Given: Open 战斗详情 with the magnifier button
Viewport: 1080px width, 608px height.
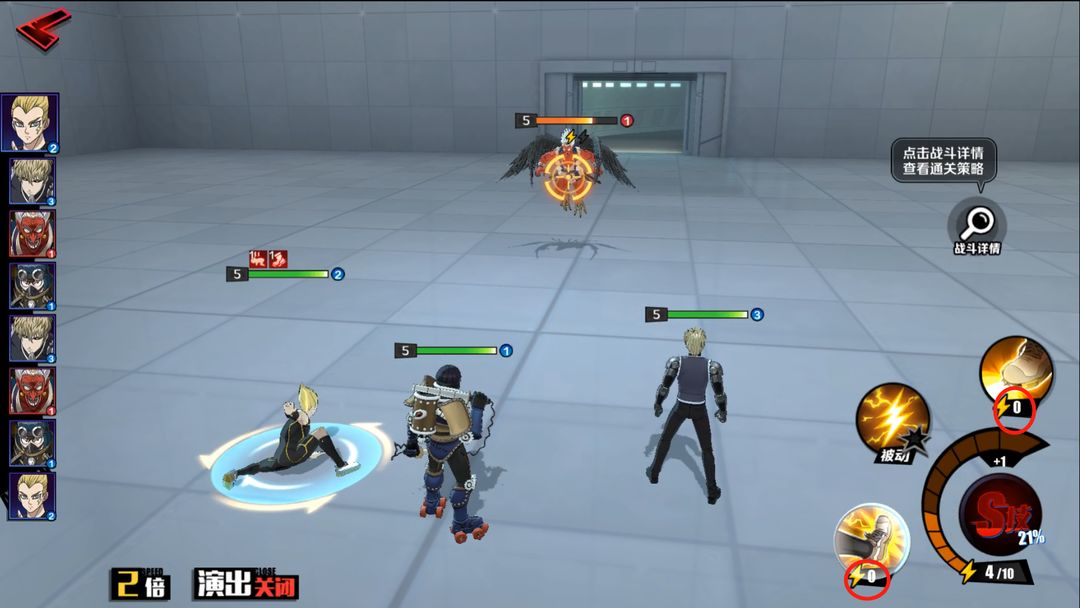Looking at the screenshot, I should [x=976, y=224].
